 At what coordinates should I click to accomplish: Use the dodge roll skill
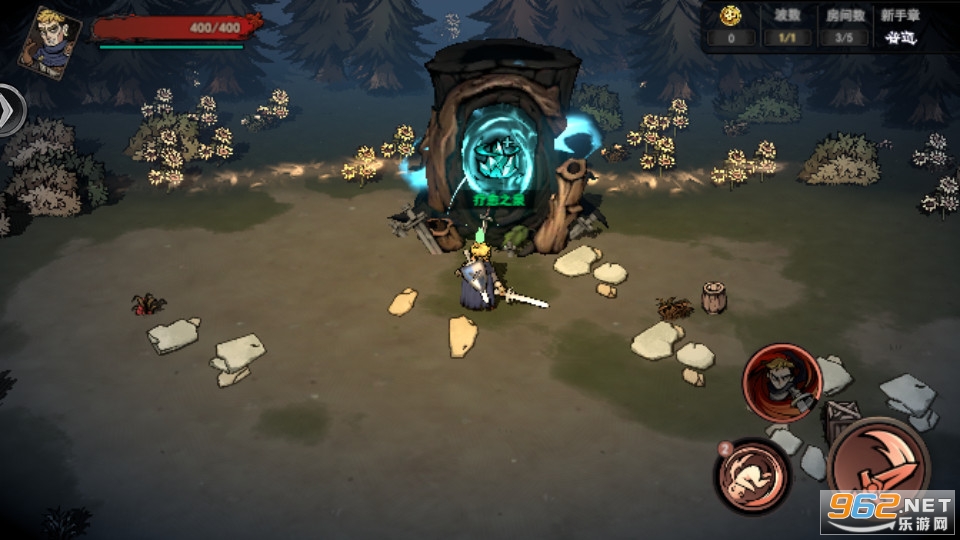pyautogui.click(x=751, y=474)
